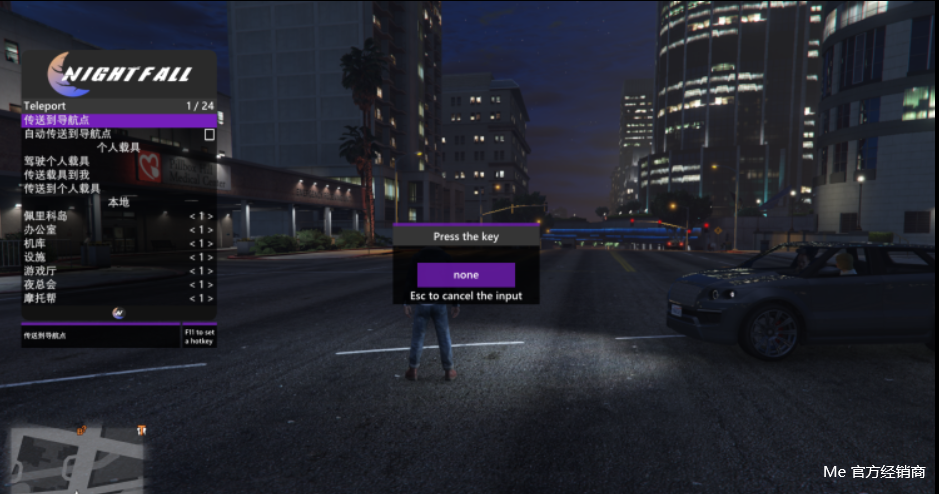Screen dimensions: 939x494
Task: Select the 佩里科岛 teleport location
Action: 119,216
